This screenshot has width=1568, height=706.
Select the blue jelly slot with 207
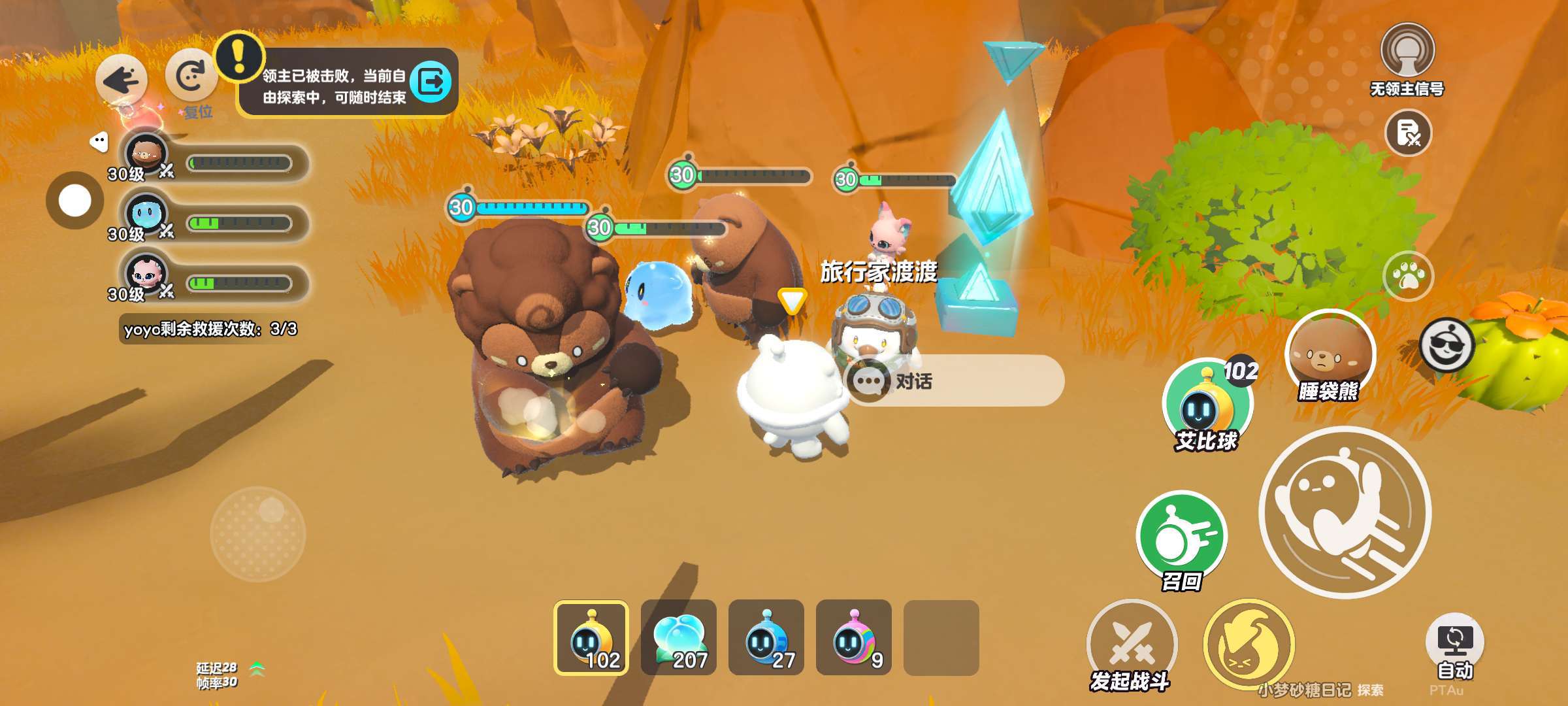679,638
